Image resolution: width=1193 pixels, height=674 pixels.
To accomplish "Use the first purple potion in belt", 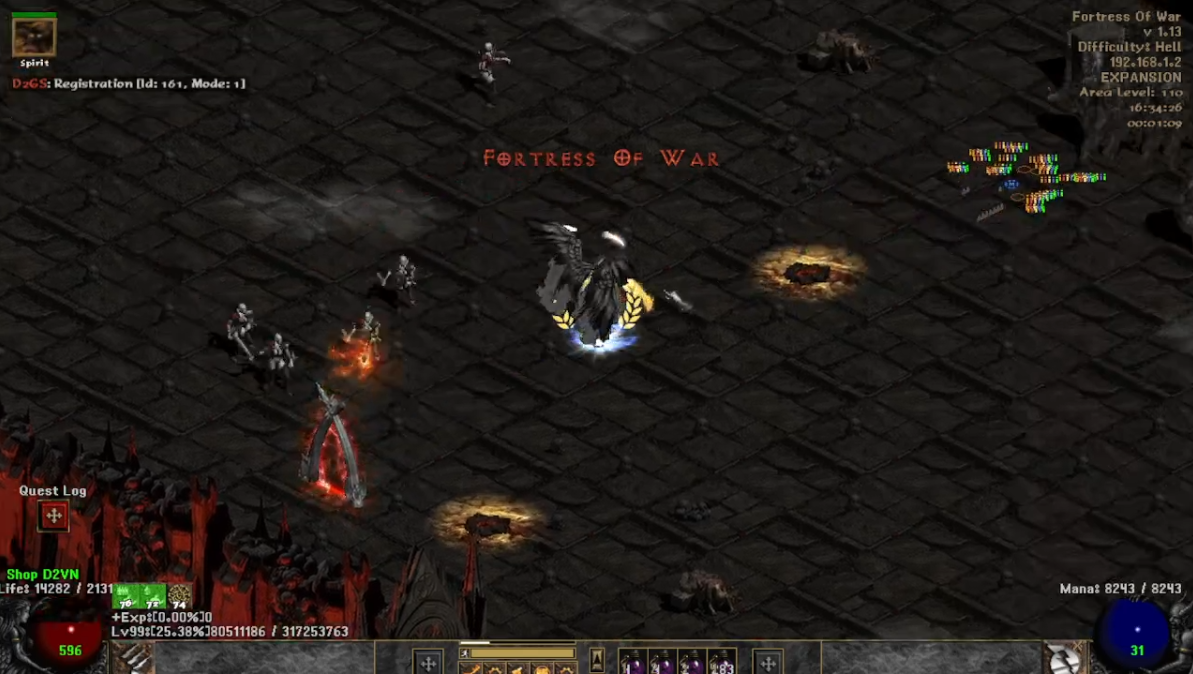I will click(633, 662).
